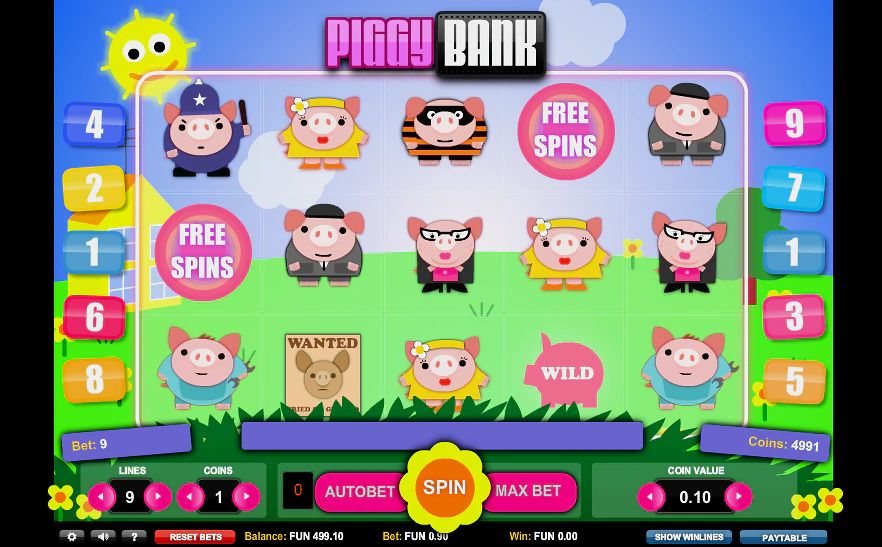Decrease the number of lines

[x=102, y=496]
